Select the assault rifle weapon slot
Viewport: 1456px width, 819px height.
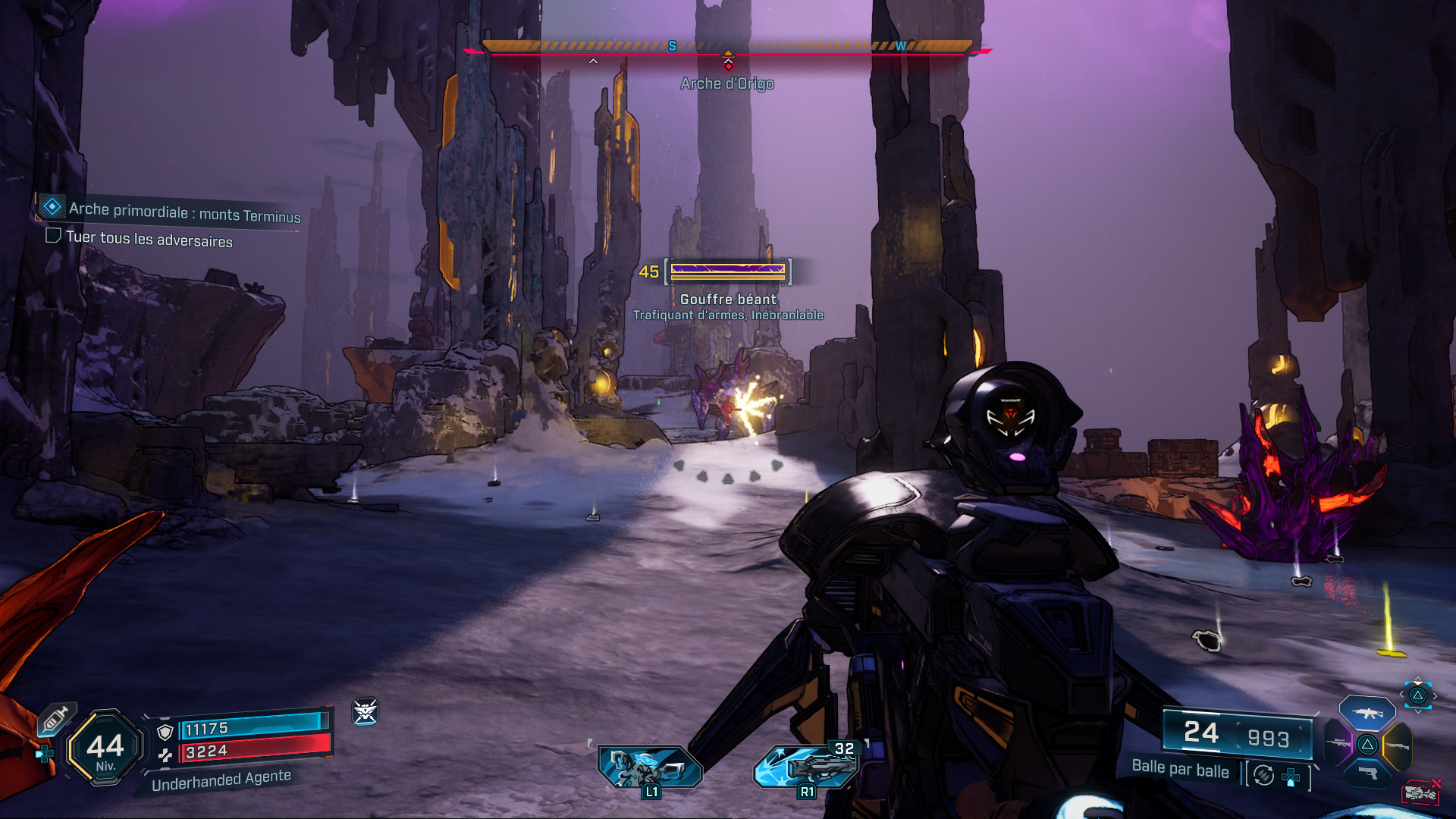[1367, 713]
